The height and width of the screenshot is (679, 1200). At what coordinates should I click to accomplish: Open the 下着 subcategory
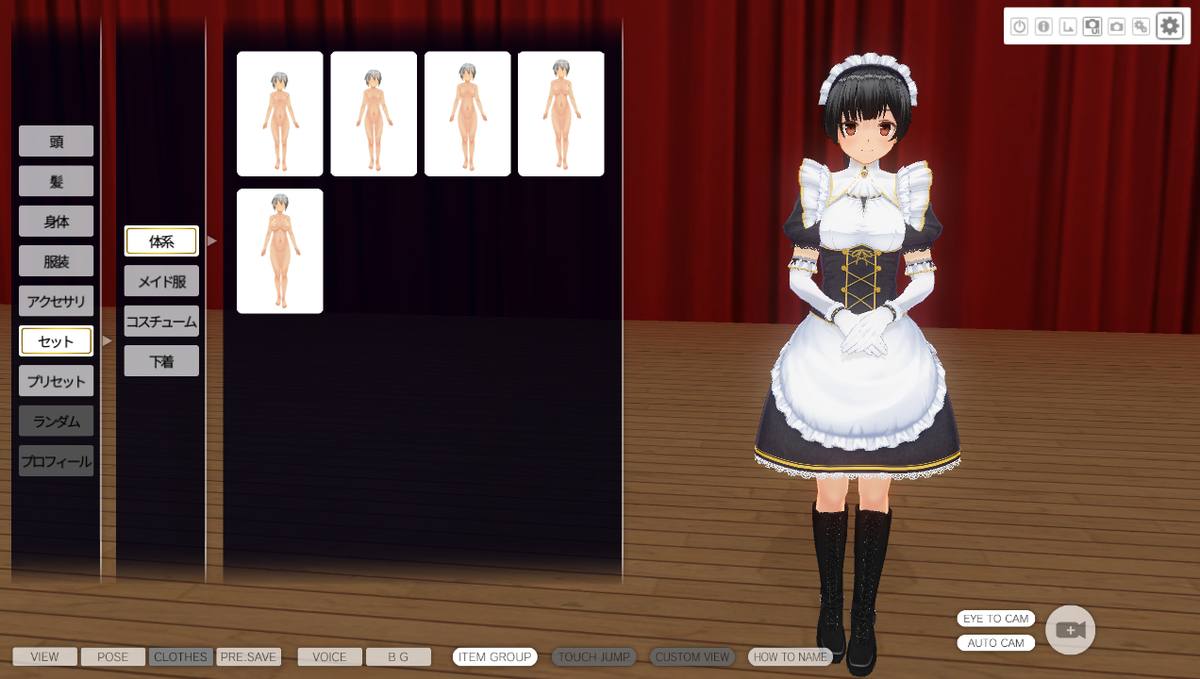161,361
